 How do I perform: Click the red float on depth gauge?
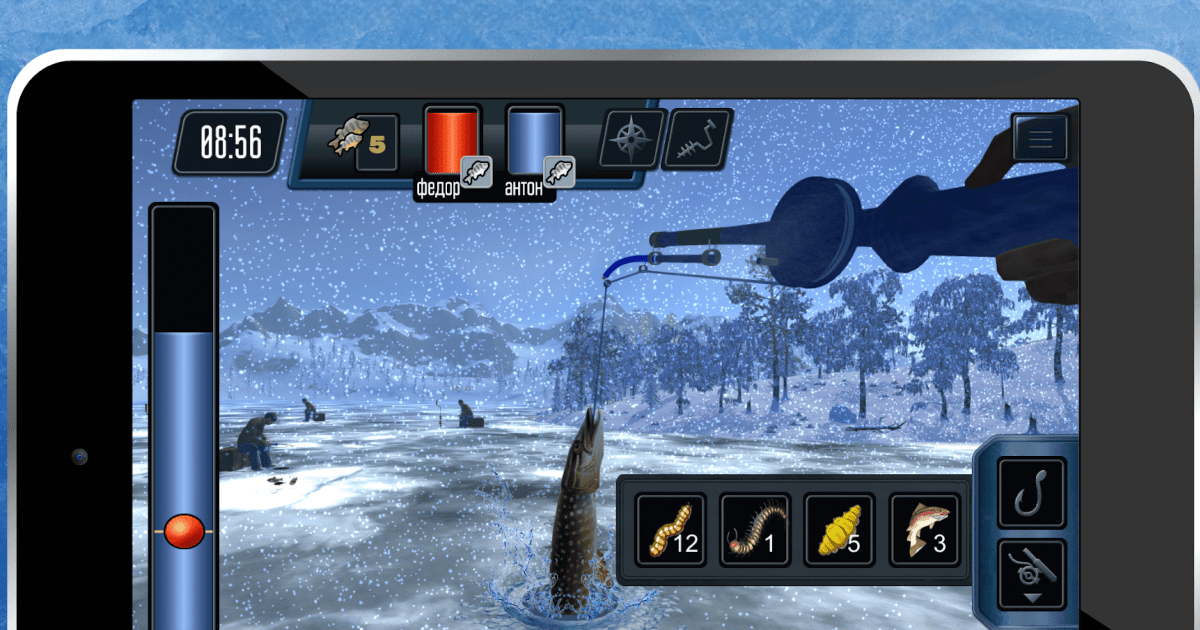(184, 531)
